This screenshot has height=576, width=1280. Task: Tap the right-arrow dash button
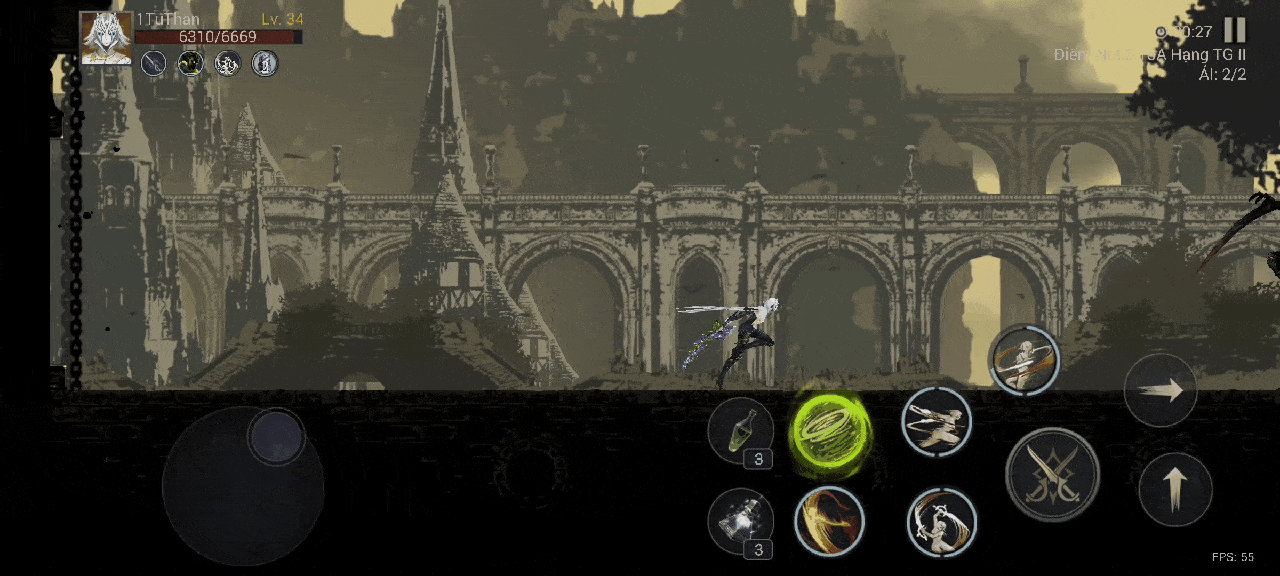[1160, 390]
